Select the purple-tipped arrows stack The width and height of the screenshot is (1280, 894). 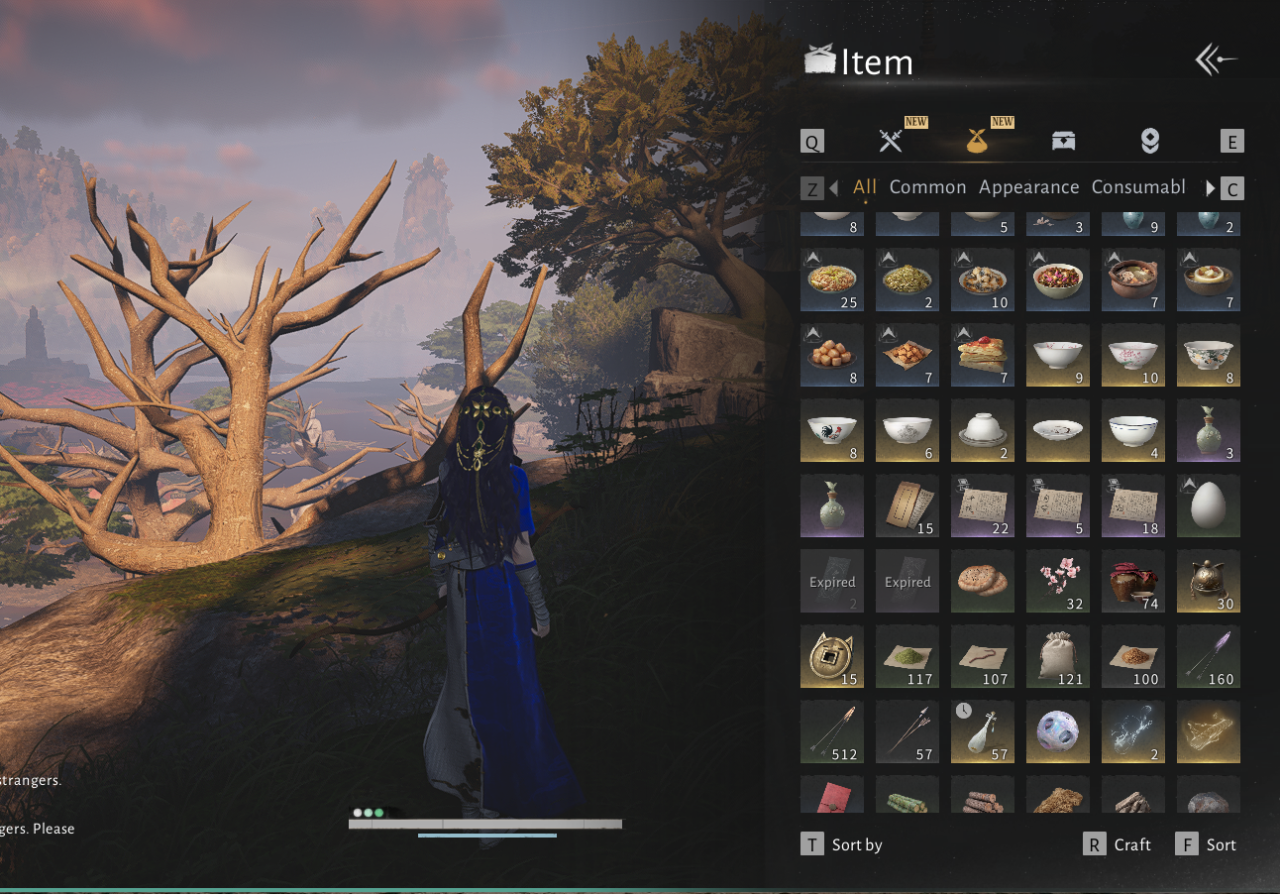1208,657
